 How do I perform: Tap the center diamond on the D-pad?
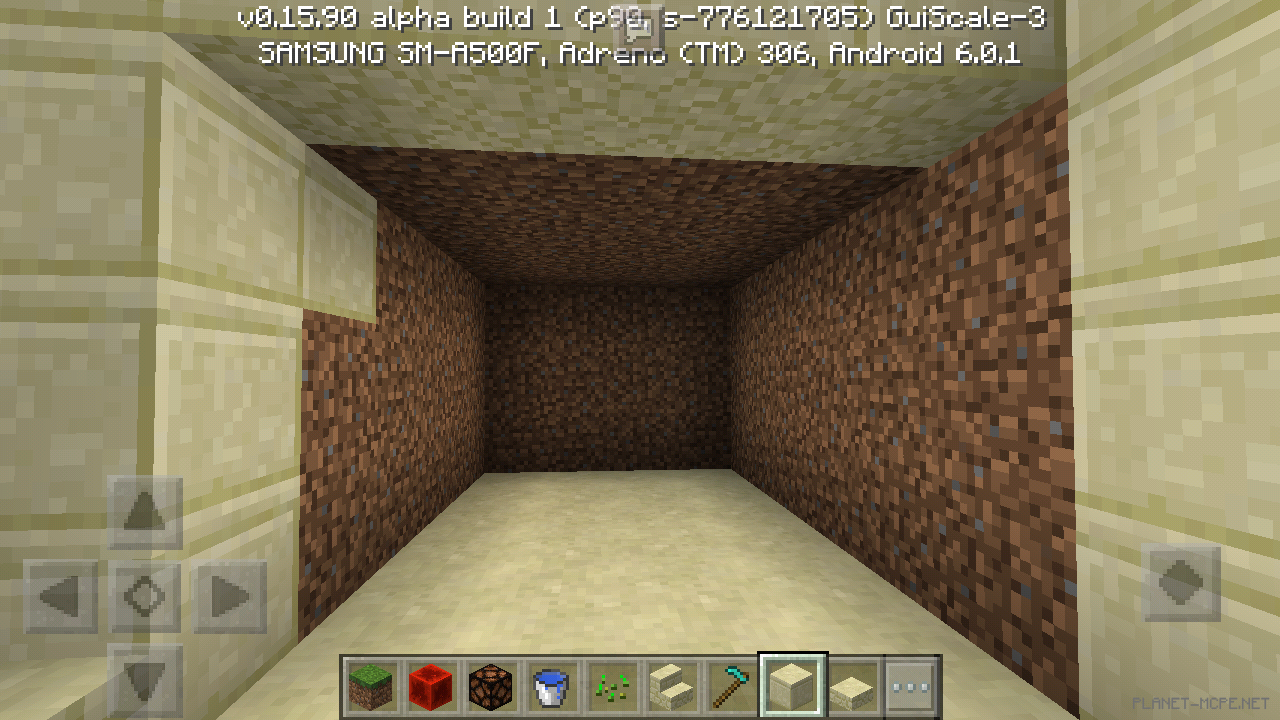(x=145, y=595)
